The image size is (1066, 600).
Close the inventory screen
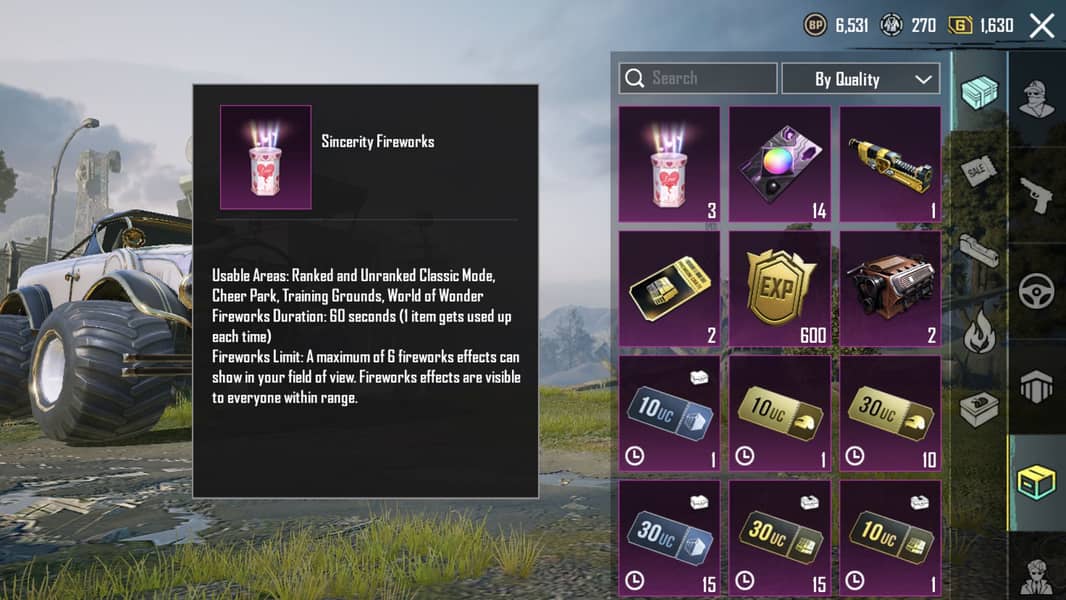[1042, 26]
